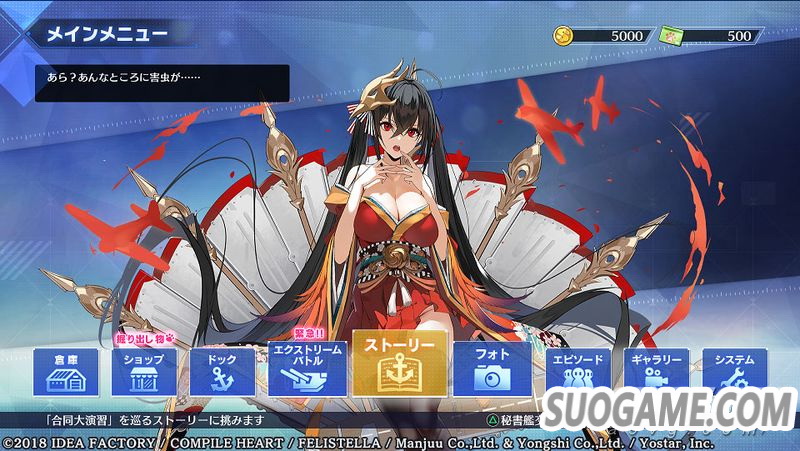This screenshot has height=451, width=800.
Task: Open the ドック dock menu
Action: click(222, 372)
